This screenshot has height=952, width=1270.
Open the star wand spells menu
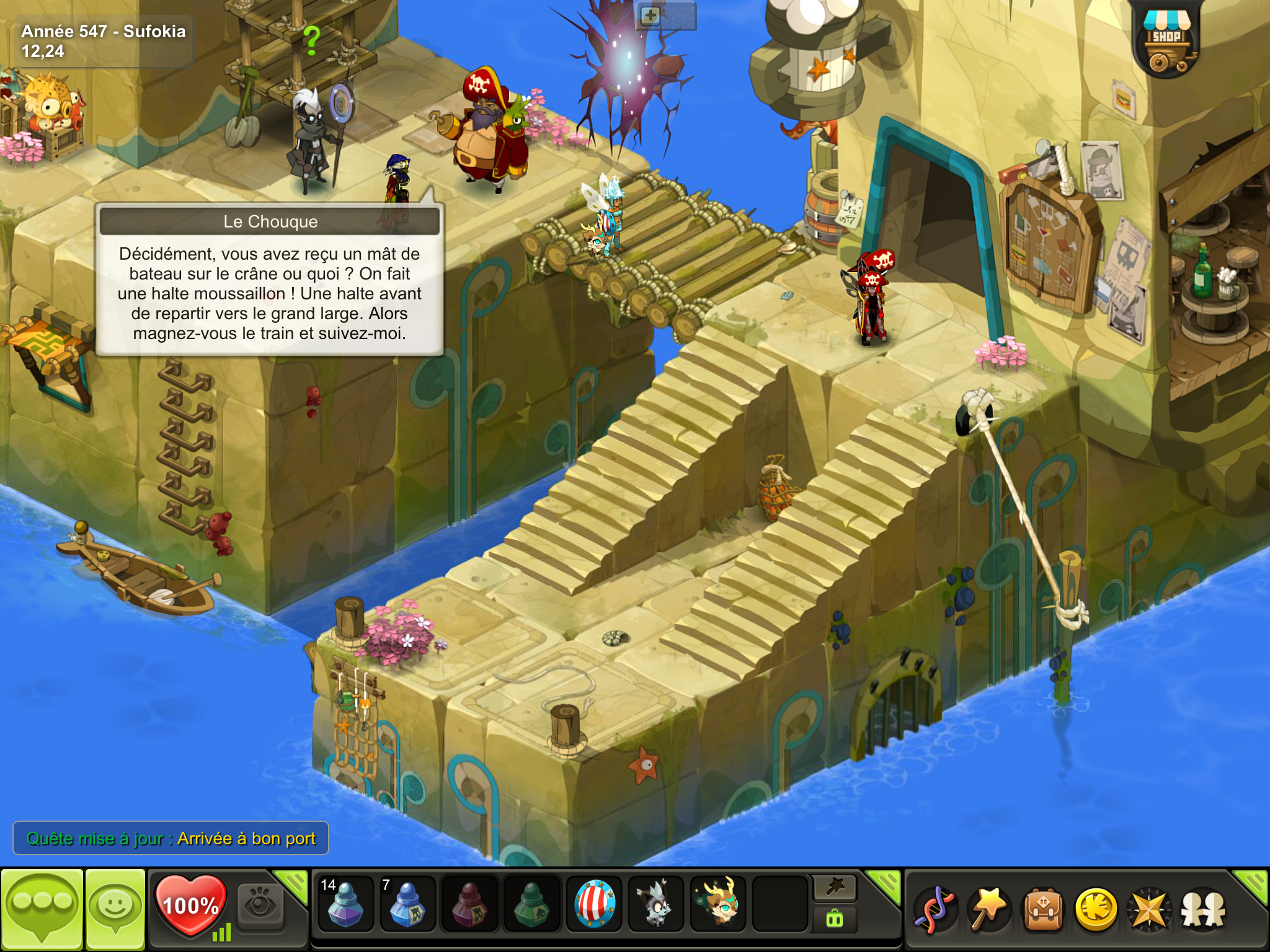click(x=988, y=910)
